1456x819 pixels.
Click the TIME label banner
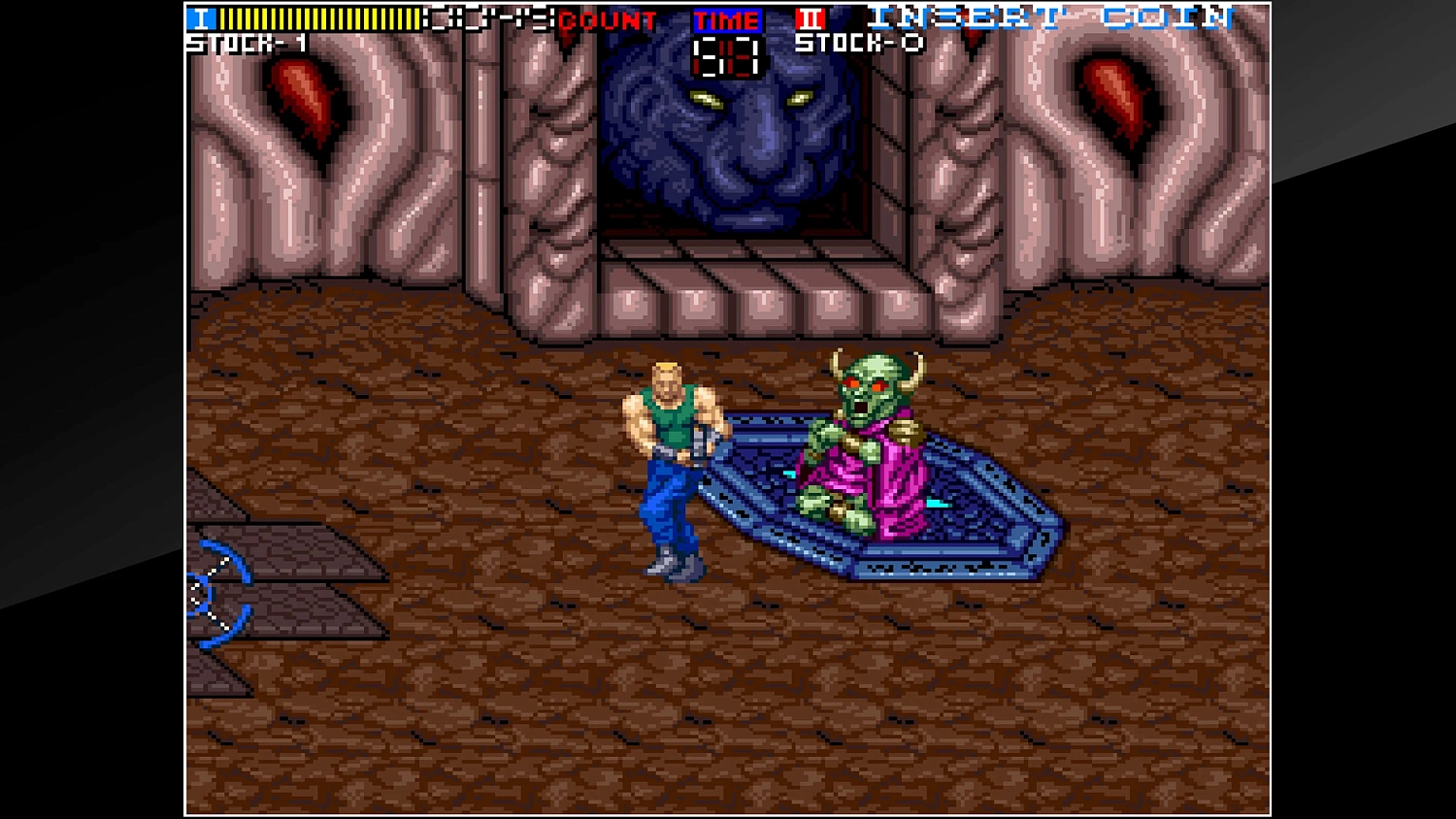click(726, 19)
